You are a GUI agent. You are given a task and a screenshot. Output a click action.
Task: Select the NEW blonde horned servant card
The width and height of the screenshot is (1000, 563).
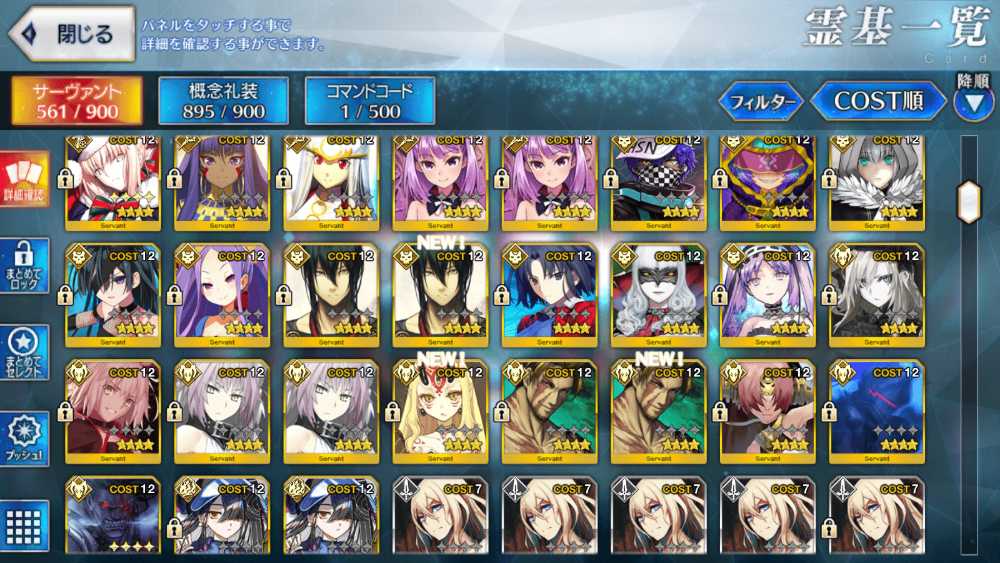point(440,412)
